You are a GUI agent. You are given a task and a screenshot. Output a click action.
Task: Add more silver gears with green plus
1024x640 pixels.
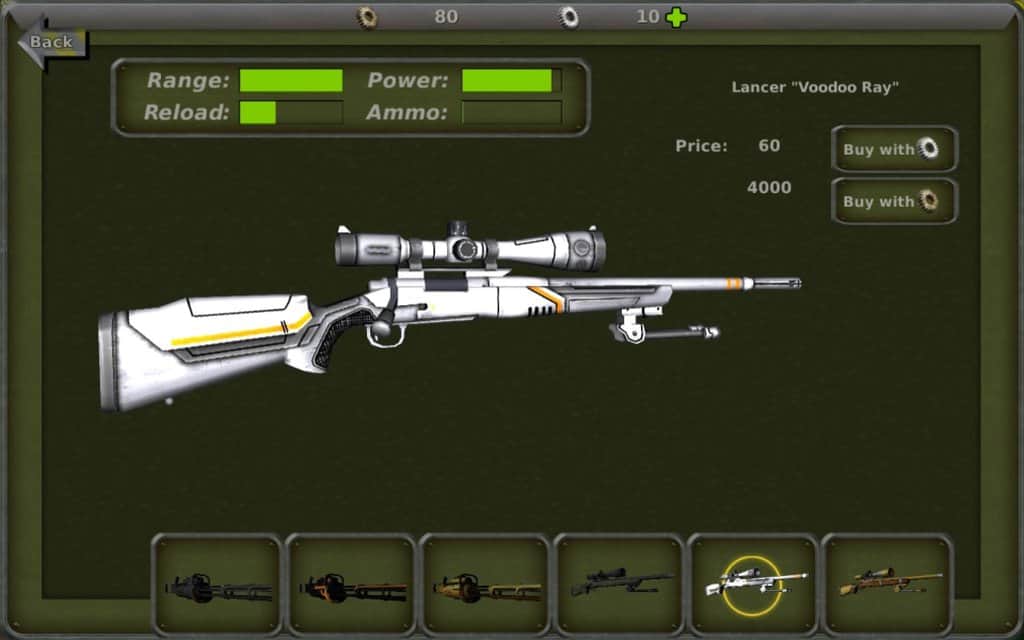tap(677, 17)
